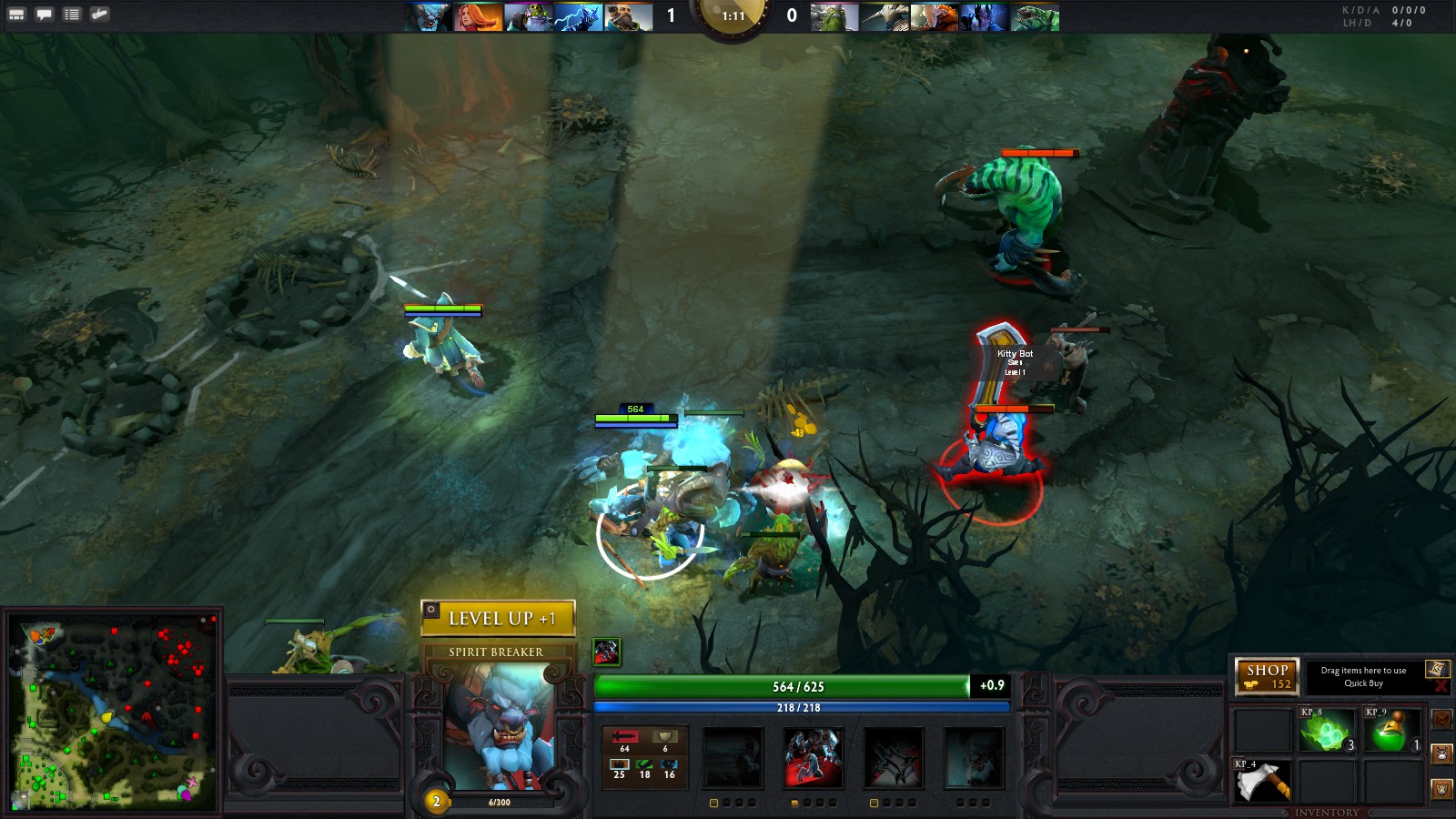Click the minimap

113,712
